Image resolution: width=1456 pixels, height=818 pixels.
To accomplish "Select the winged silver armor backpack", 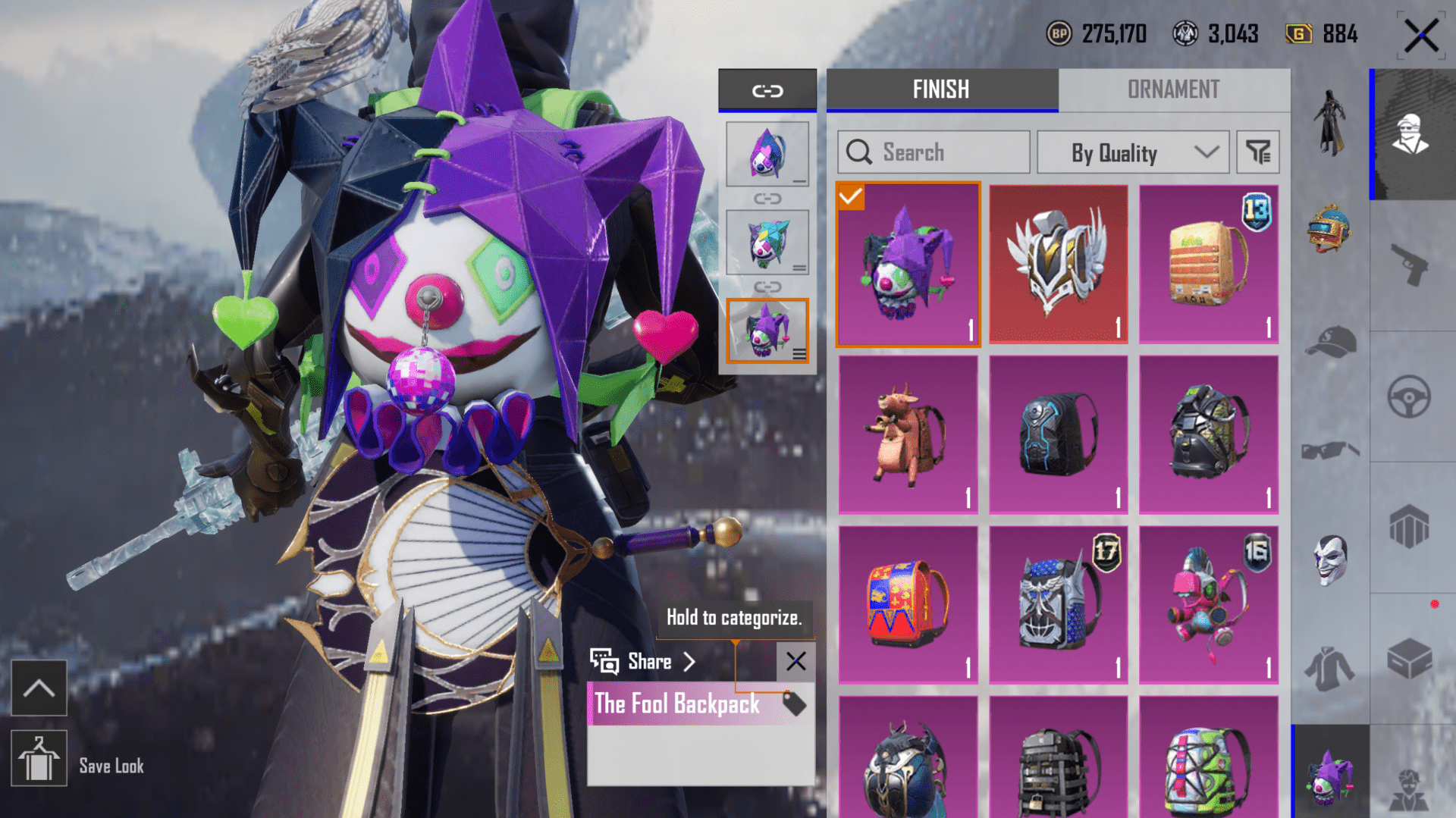I will 1058,263.
